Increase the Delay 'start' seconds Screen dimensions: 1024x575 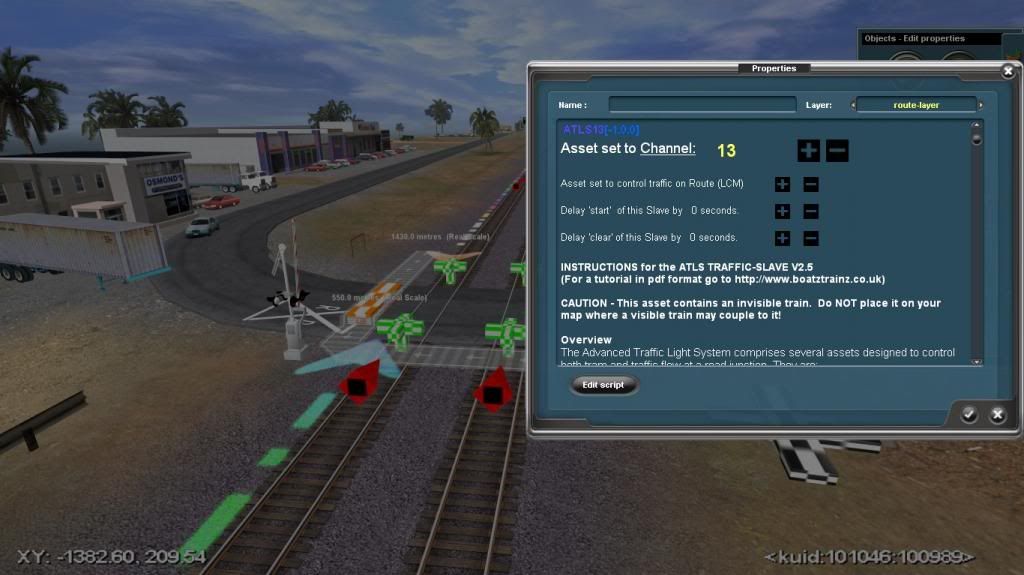pos(782,211)
